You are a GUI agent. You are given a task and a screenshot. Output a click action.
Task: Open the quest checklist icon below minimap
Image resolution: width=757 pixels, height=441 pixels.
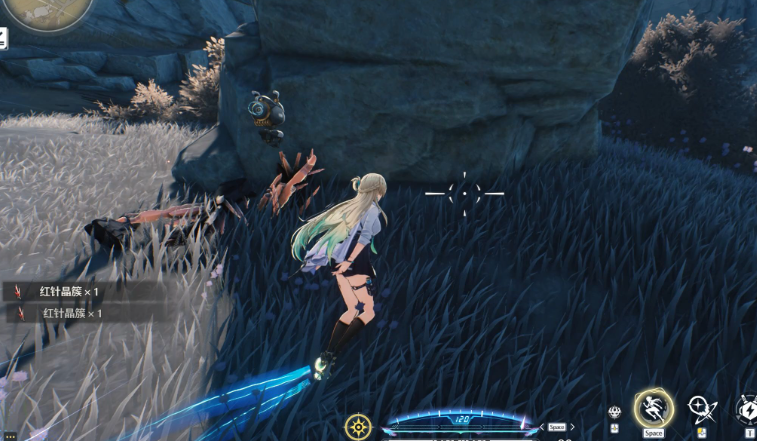coord(3,39)
